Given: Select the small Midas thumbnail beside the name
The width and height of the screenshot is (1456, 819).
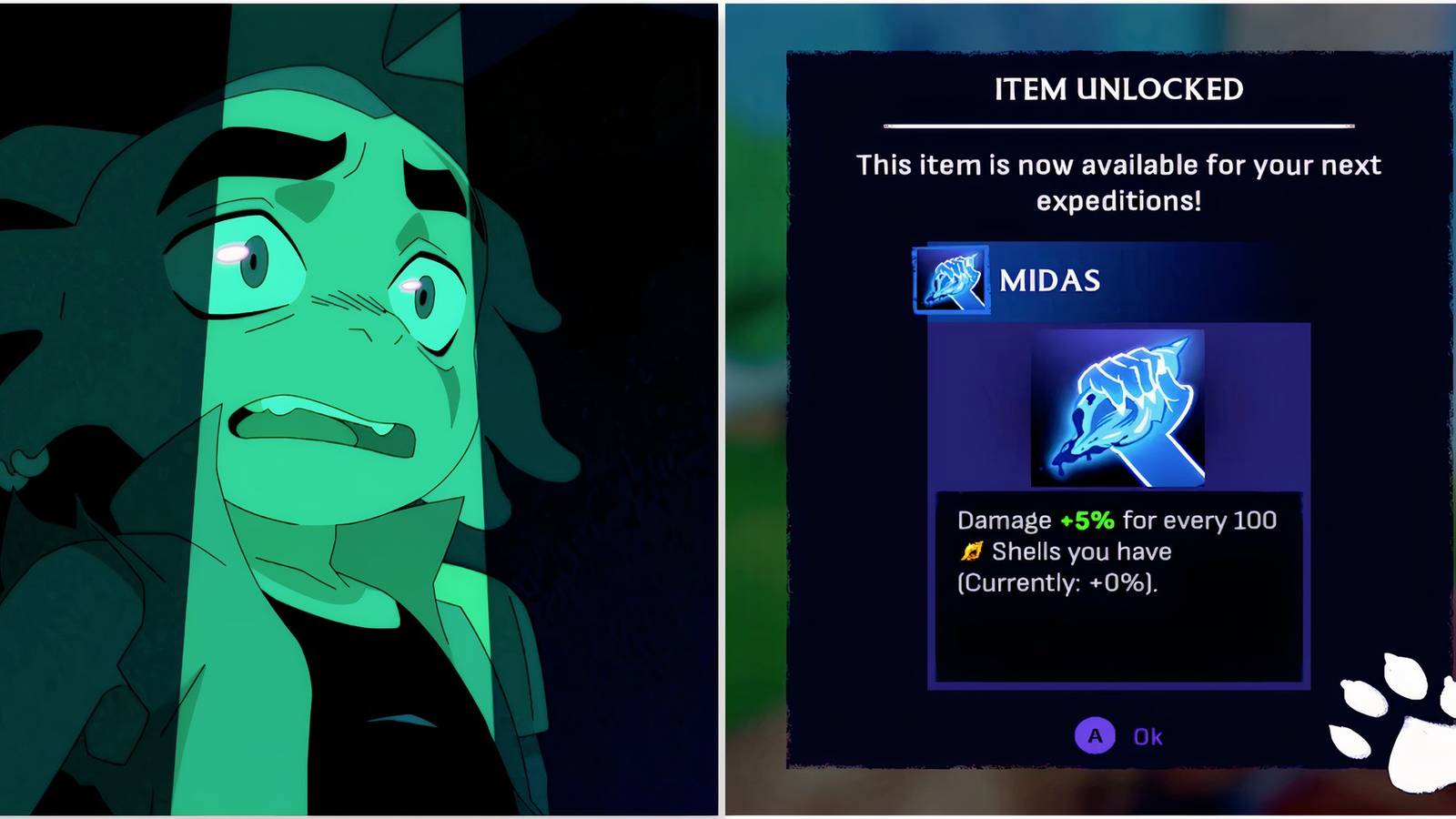Looking at the screenshot, I should pos(952,280).
